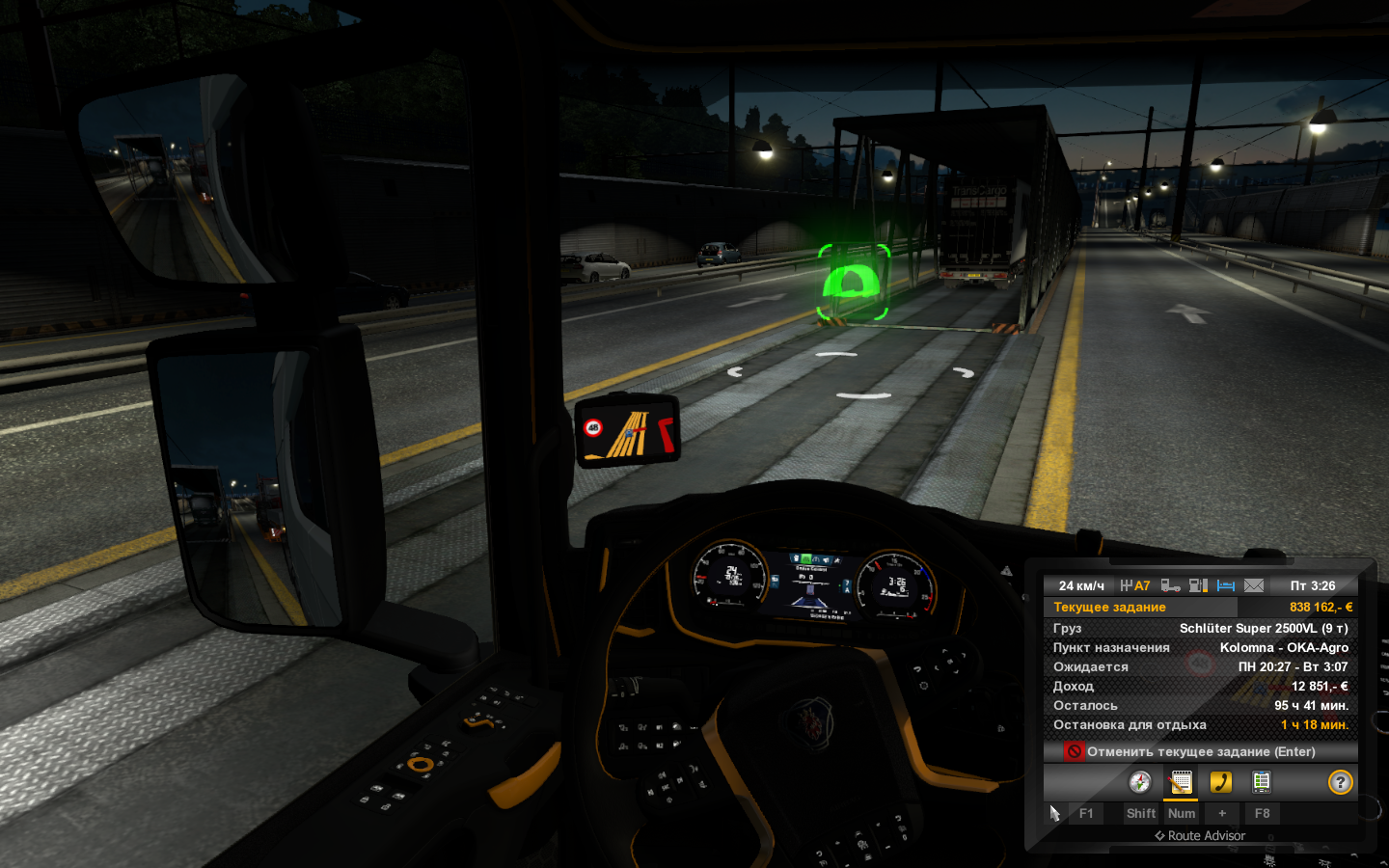The image size is (1389, 868).
Task: Show the truck diagnostics info tab
Action: click(1261, 782)
